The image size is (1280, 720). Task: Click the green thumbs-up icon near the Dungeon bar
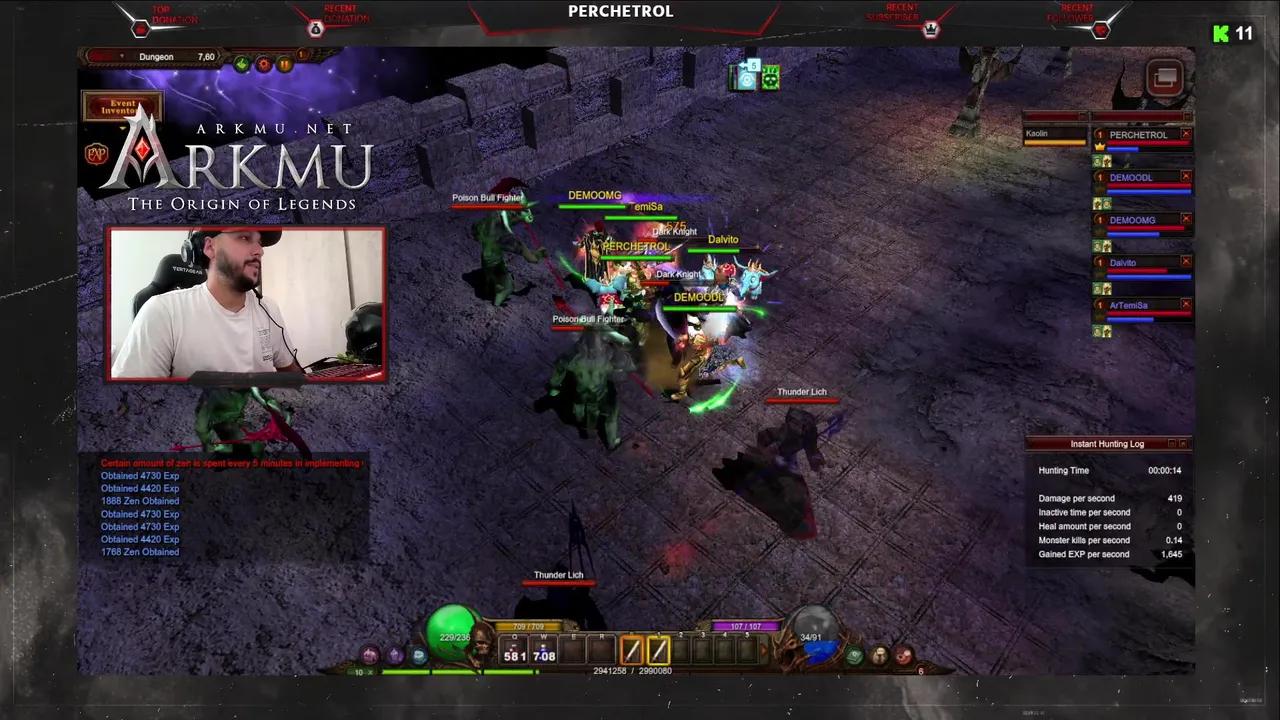tap(242, 63)
